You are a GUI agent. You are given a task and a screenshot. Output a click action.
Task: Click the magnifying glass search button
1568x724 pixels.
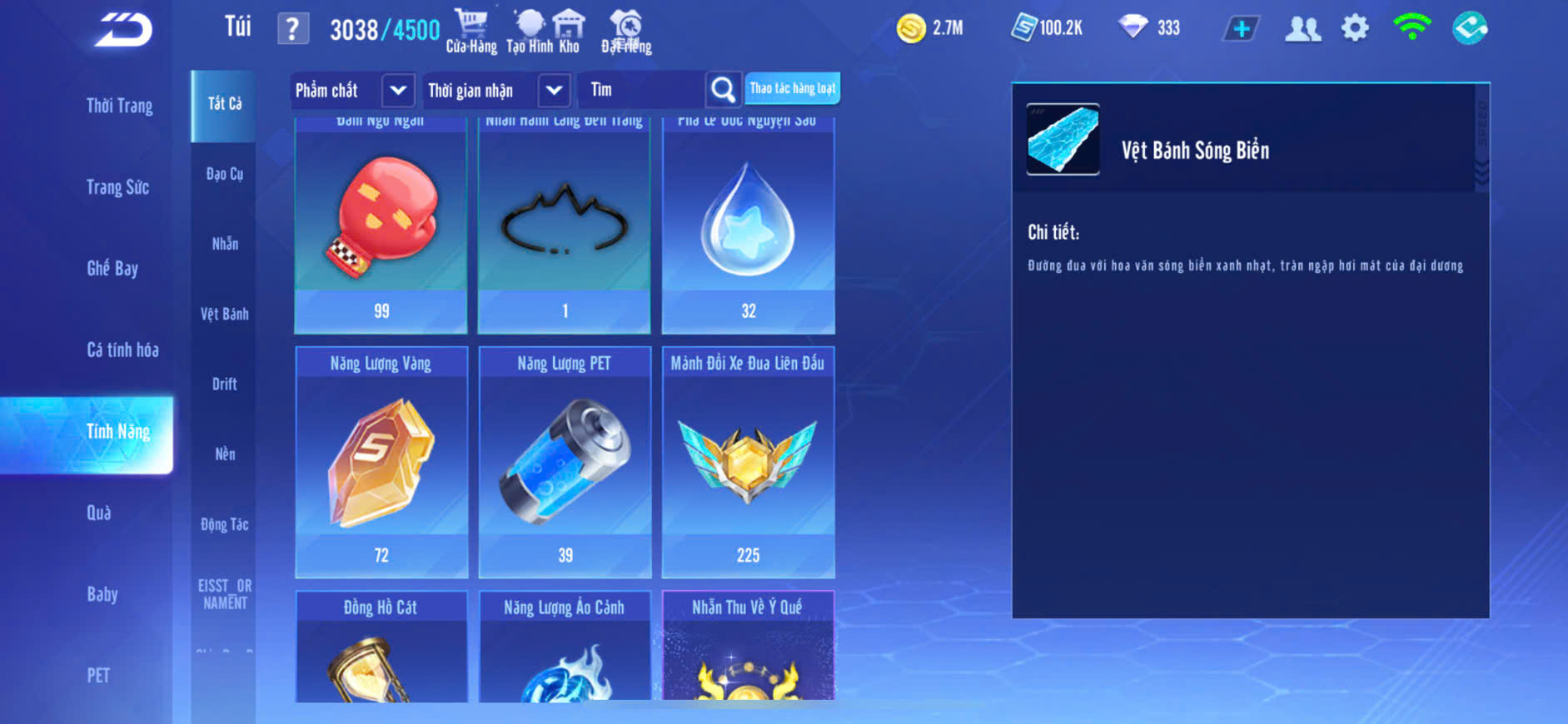pos(723,90)
